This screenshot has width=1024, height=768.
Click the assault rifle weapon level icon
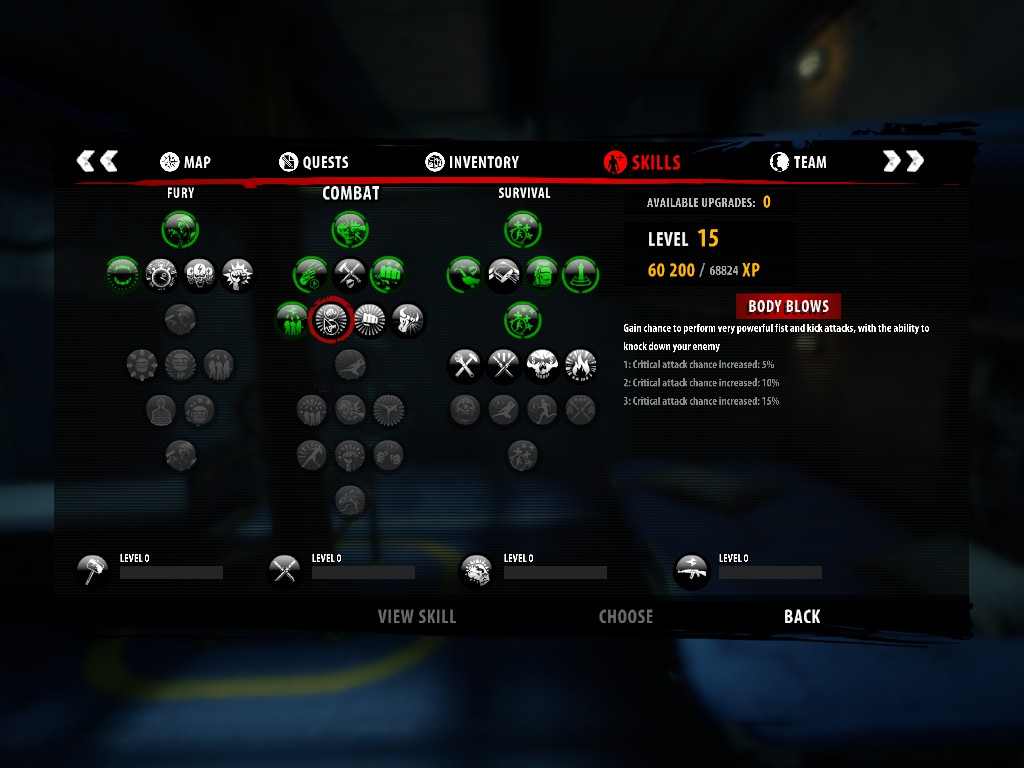point(692,571)
